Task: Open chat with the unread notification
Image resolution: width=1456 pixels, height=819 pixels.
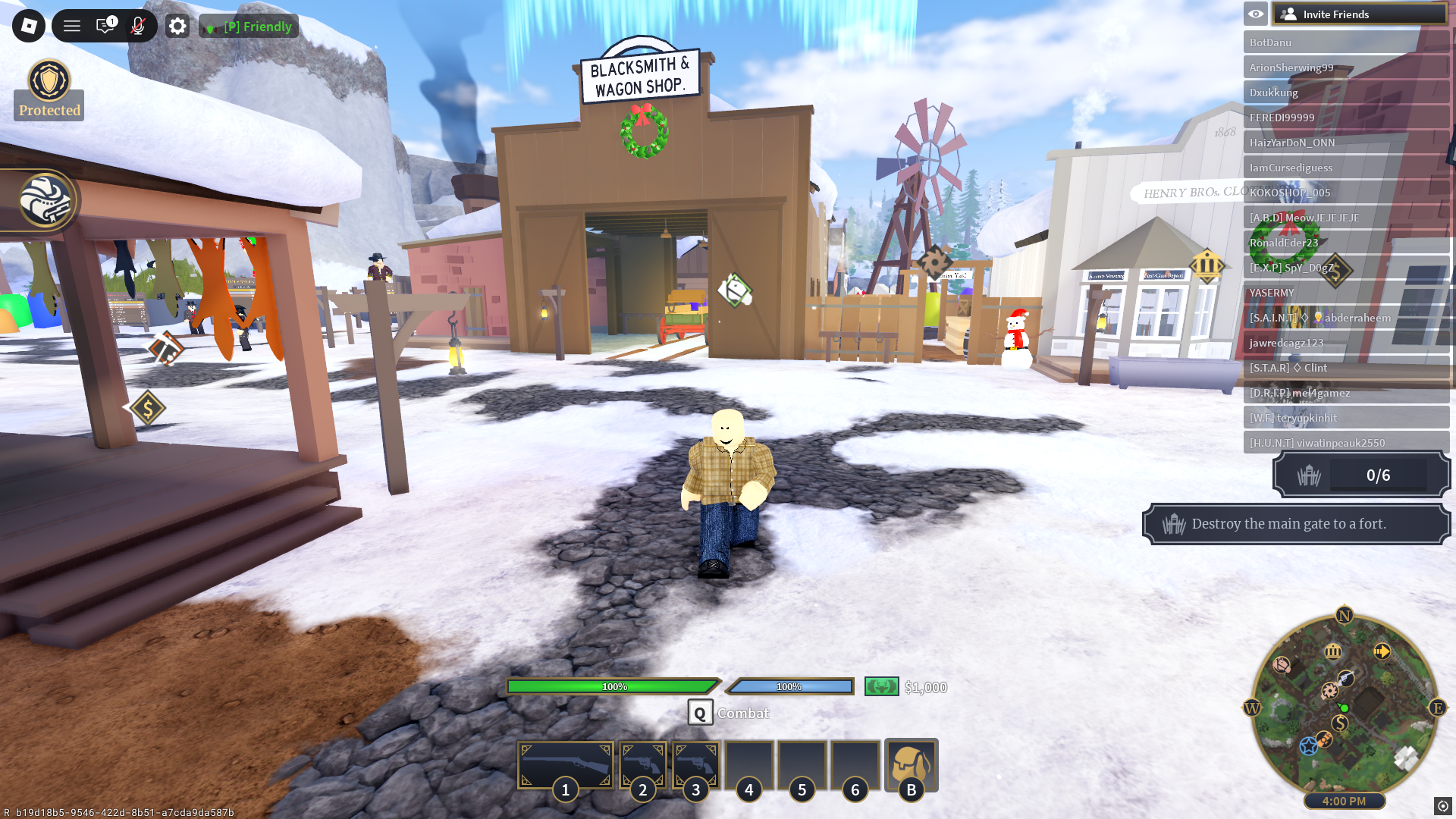Action: point(105,25)
